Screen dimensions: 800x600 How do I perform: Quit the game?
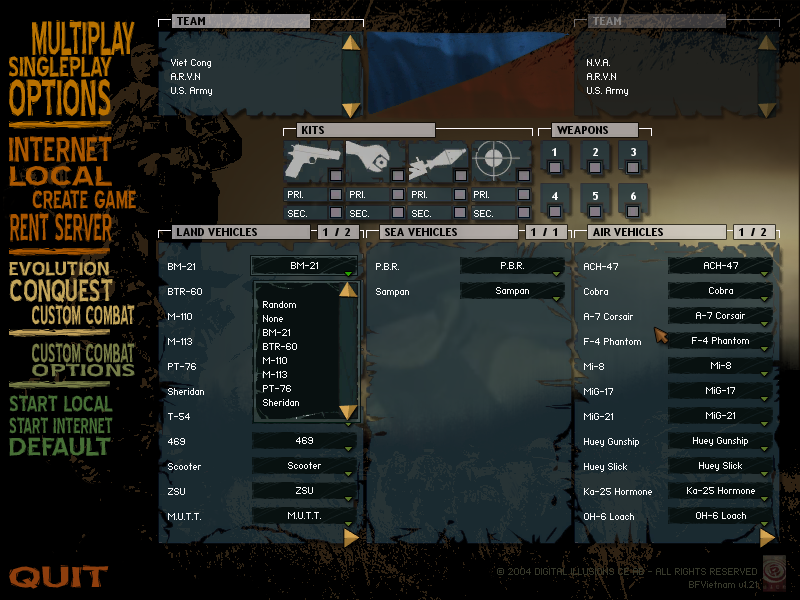pos(58,577)
